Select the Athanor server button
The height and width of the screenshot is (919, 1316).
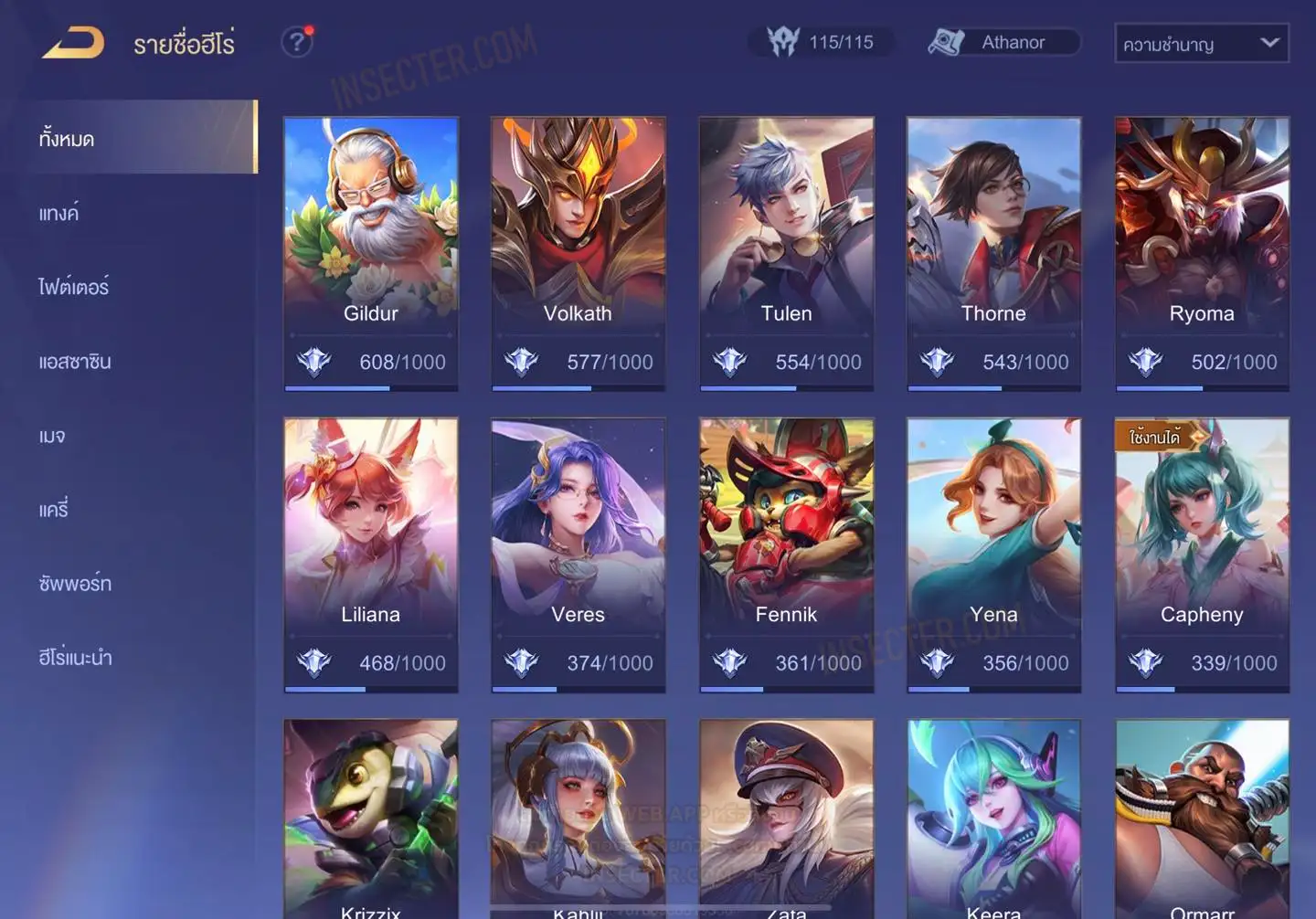tap(1003, 42)
